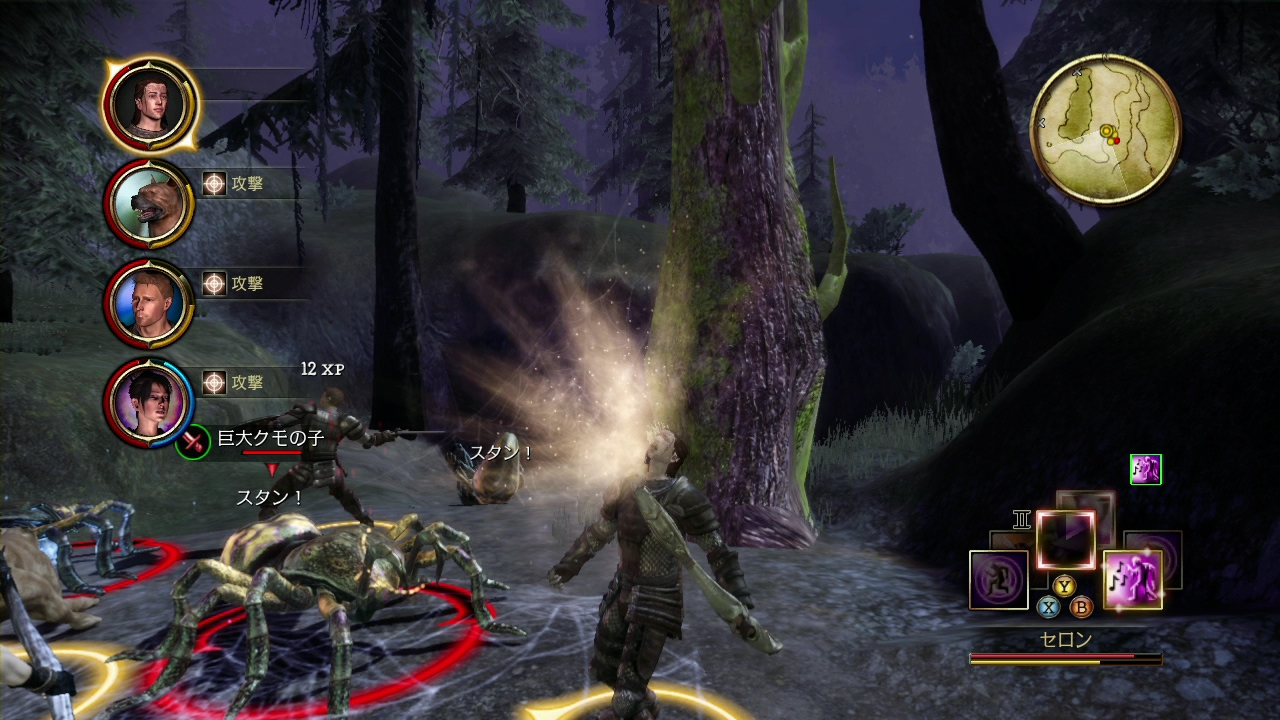Switch to the mabari dog portrait
This screenshot has width=1280, height=720.
tap(148, 204)
